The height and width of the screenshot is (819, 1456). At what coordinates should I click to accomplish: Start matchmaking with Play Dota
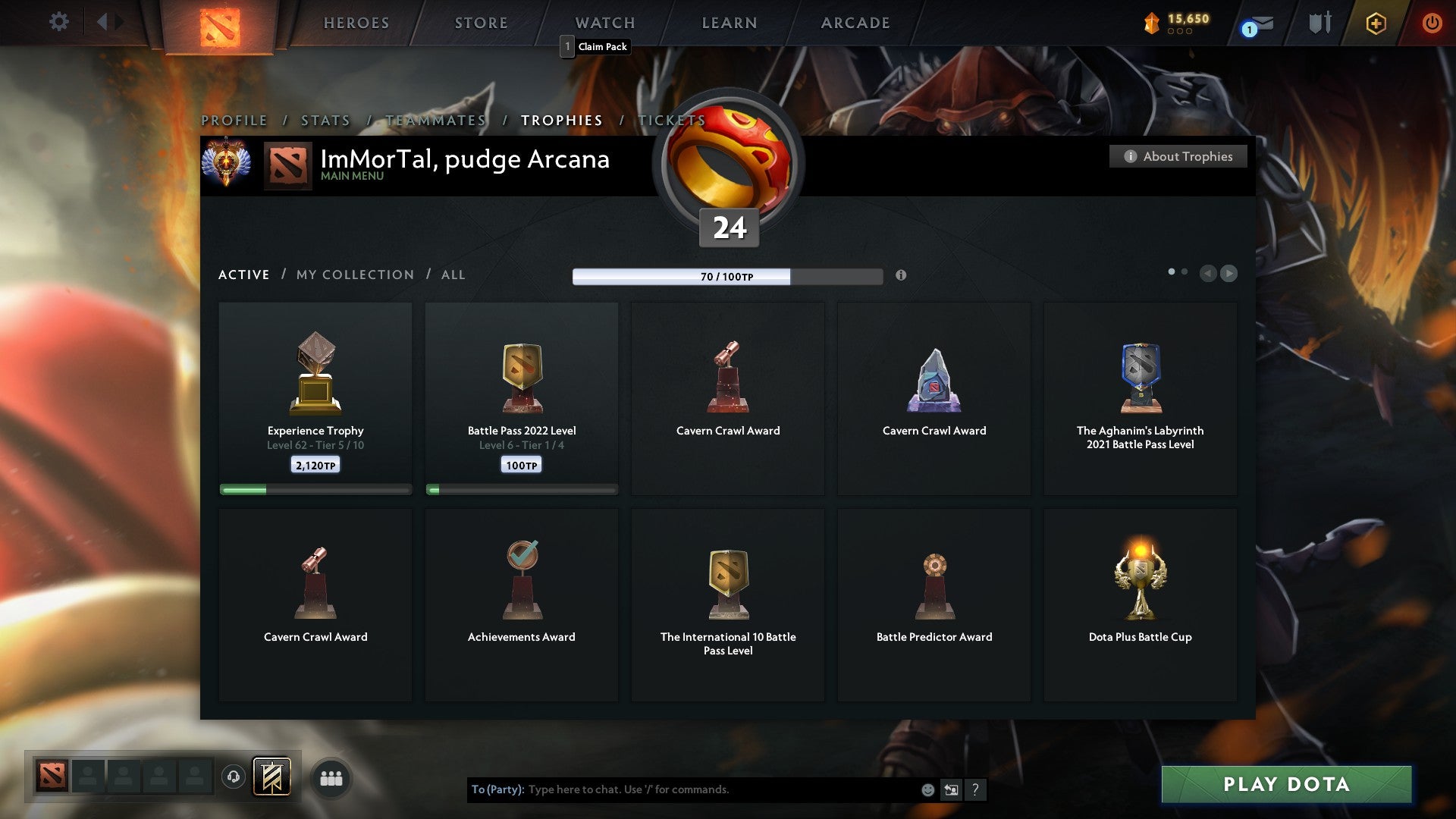tap(1286, 784)
